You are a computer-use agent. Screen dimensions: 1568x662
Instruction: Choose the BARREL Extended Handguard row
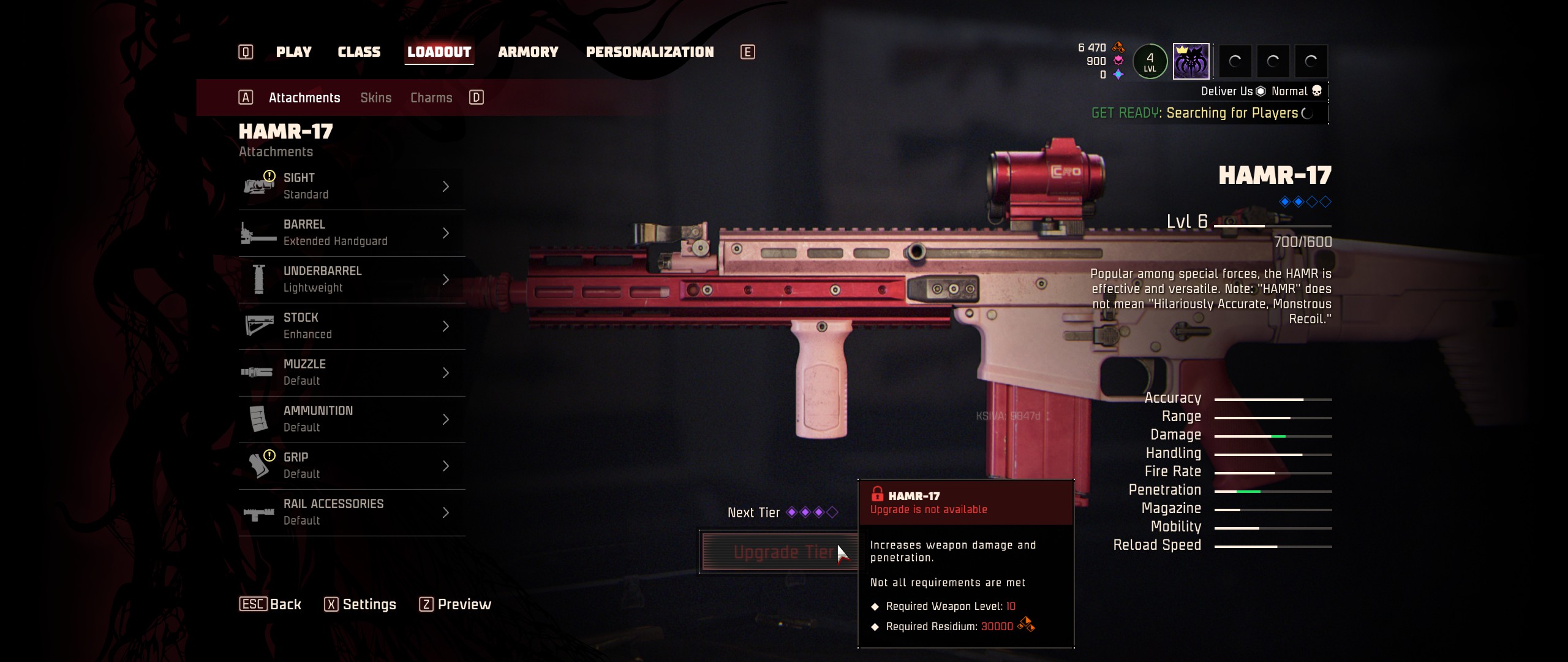tap(352, 233)
